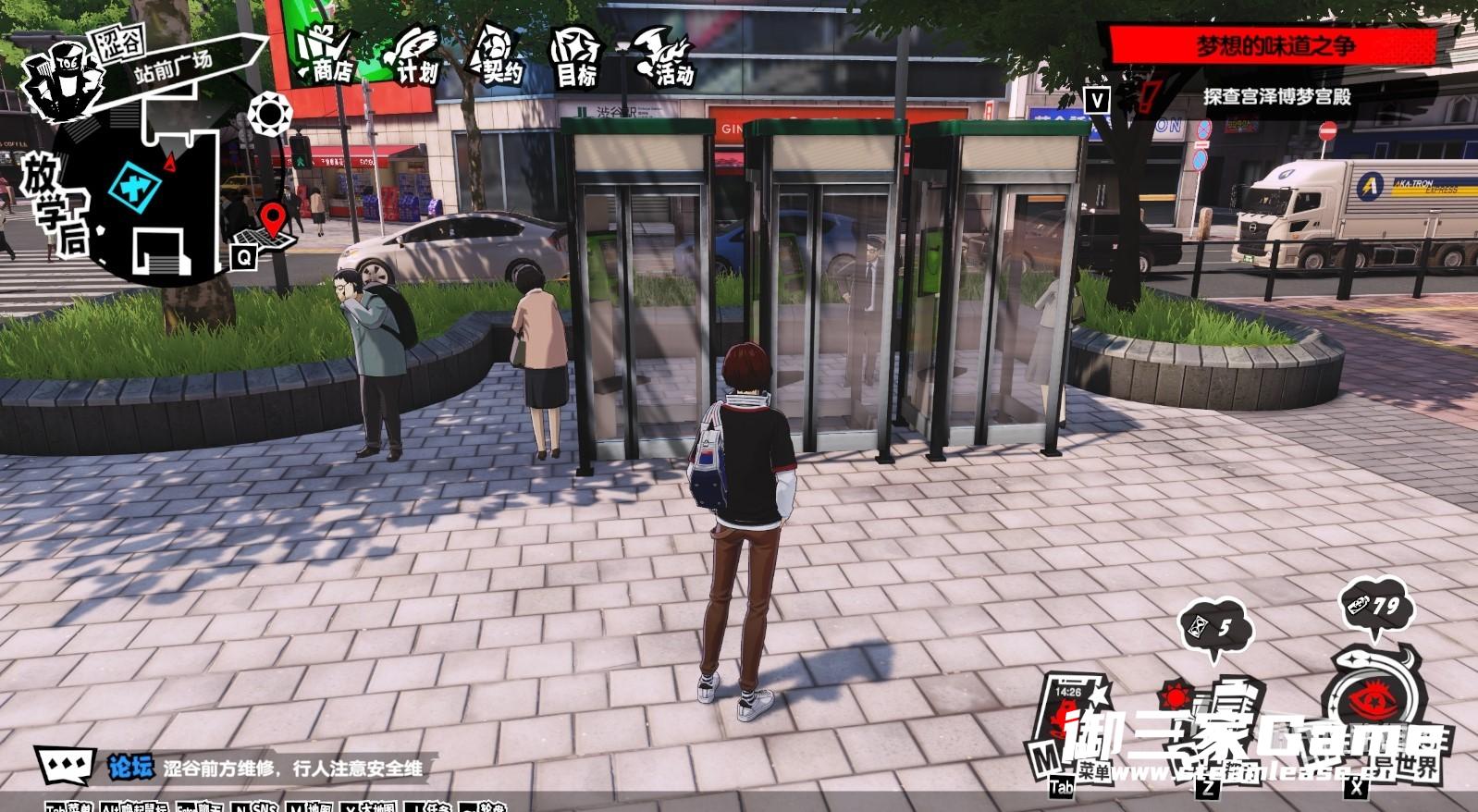Viewport: 1478px width, 812px height.
Task: Open the 计划 plan menu
Action: click(413, 57)
